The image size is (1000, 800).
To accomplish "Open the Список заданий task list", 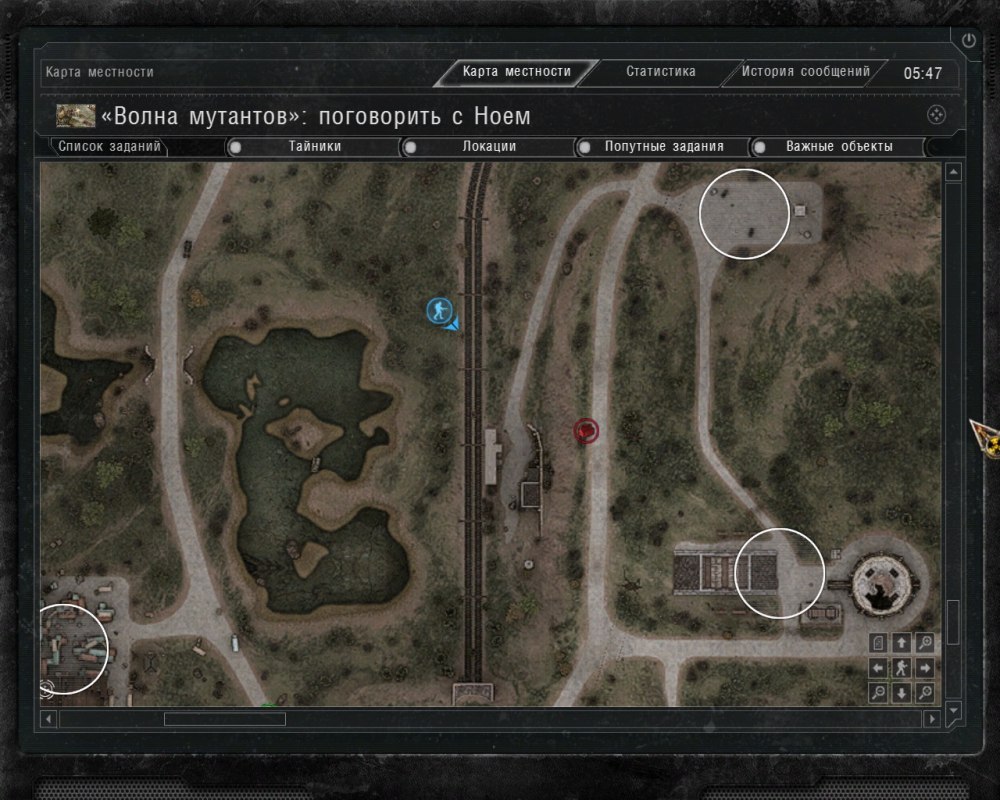I will [x=109, y=147].
